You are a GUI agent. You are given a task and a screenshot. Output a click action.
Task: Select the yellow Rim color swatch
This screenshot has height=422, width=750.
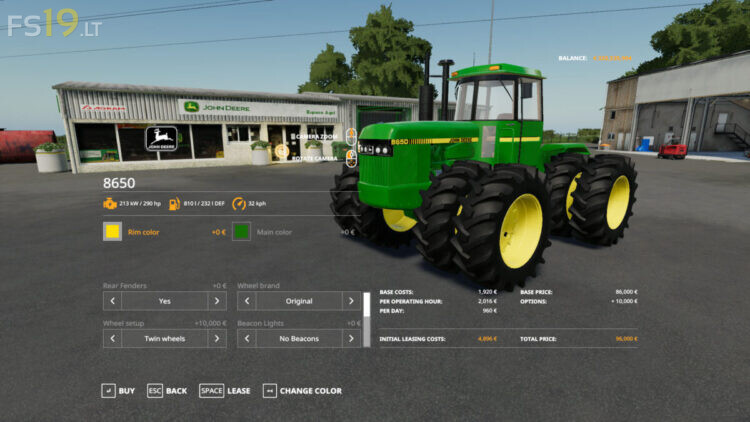pyautogui.click(x=112, y=232)
